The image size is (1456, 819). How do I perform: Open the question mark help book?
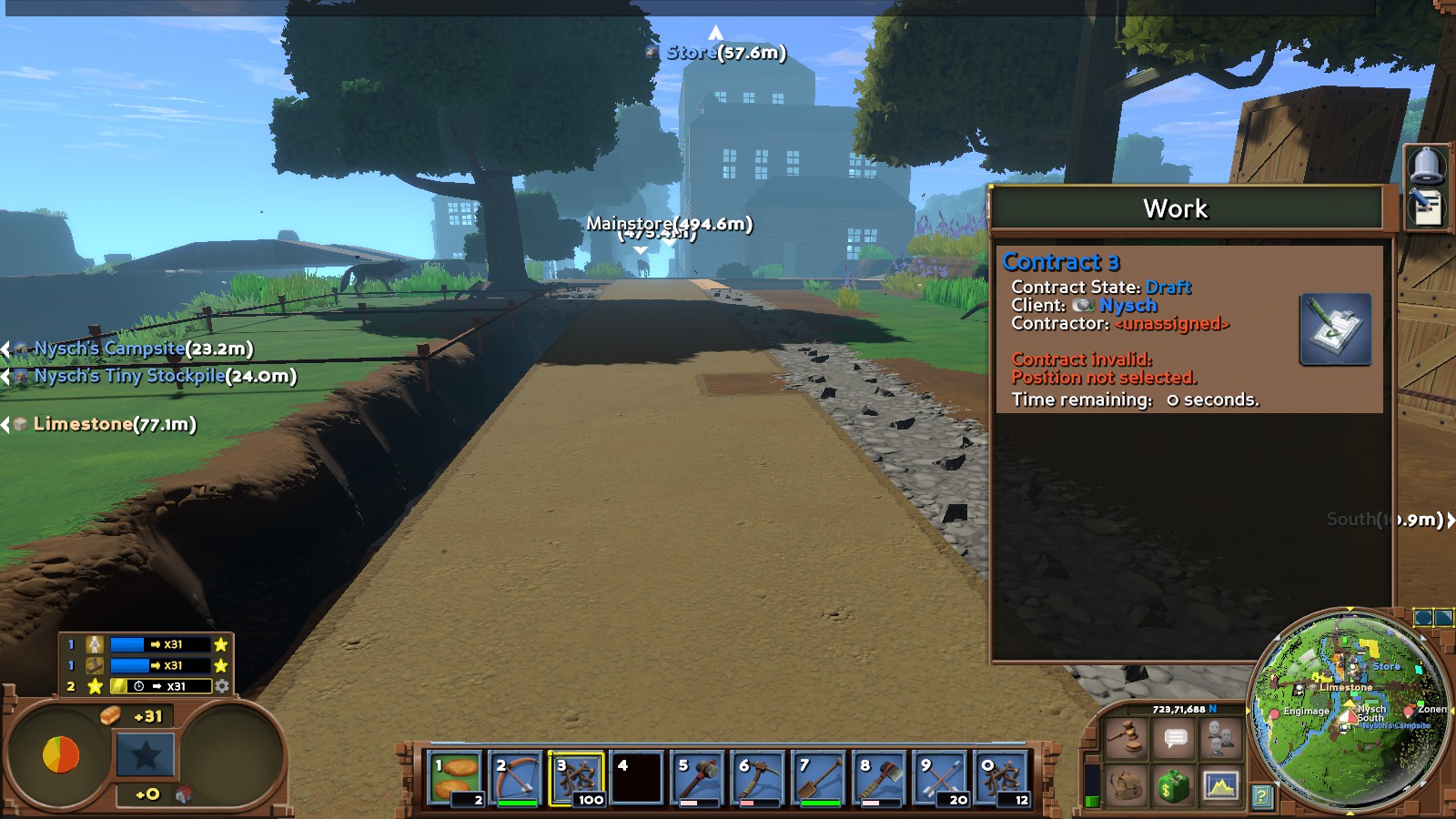pyautogui.click(x=1261, y=797)
